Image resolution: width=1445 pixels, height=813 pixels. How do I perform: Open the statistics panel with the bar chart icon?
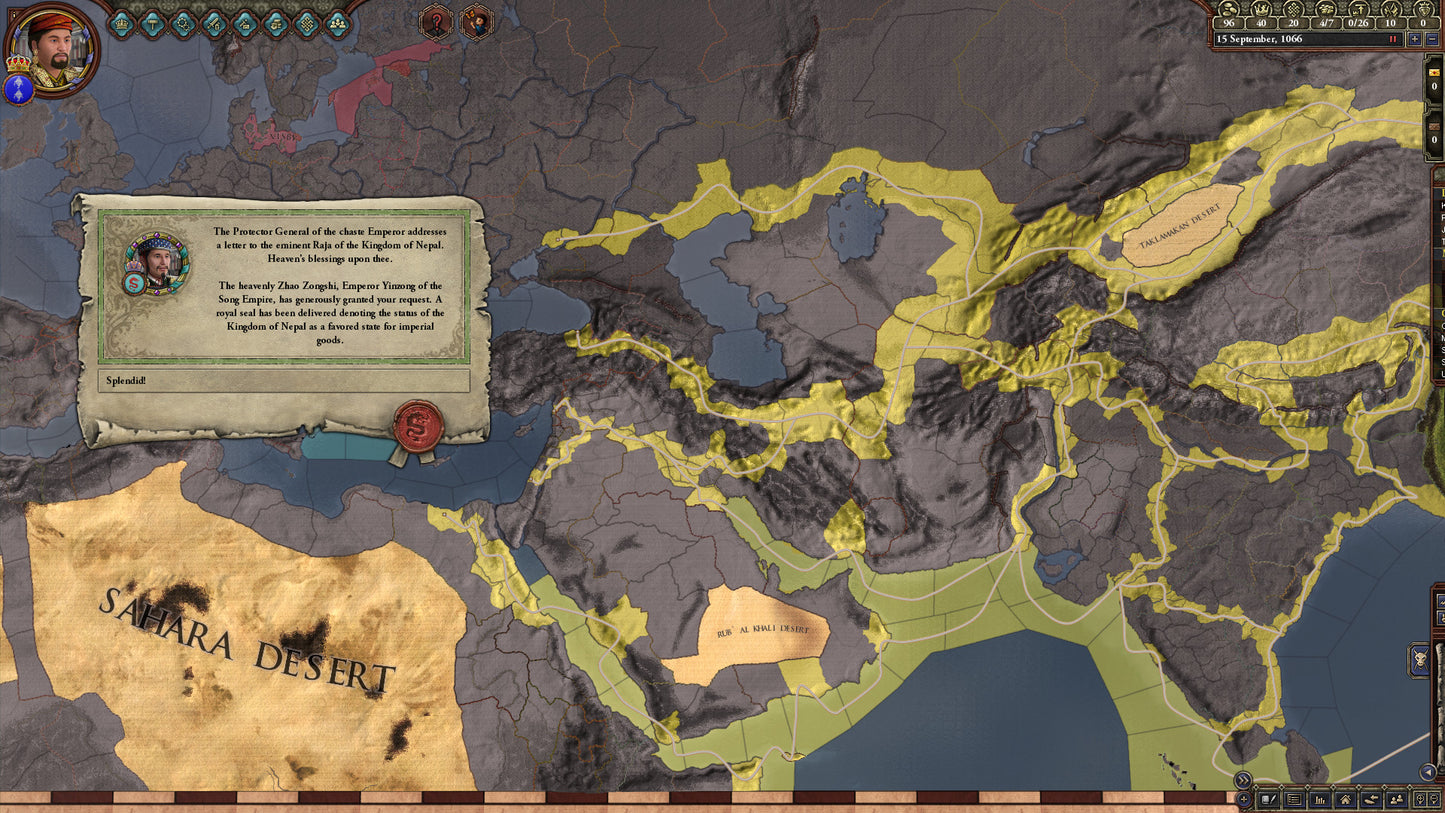coord(1320,800)
